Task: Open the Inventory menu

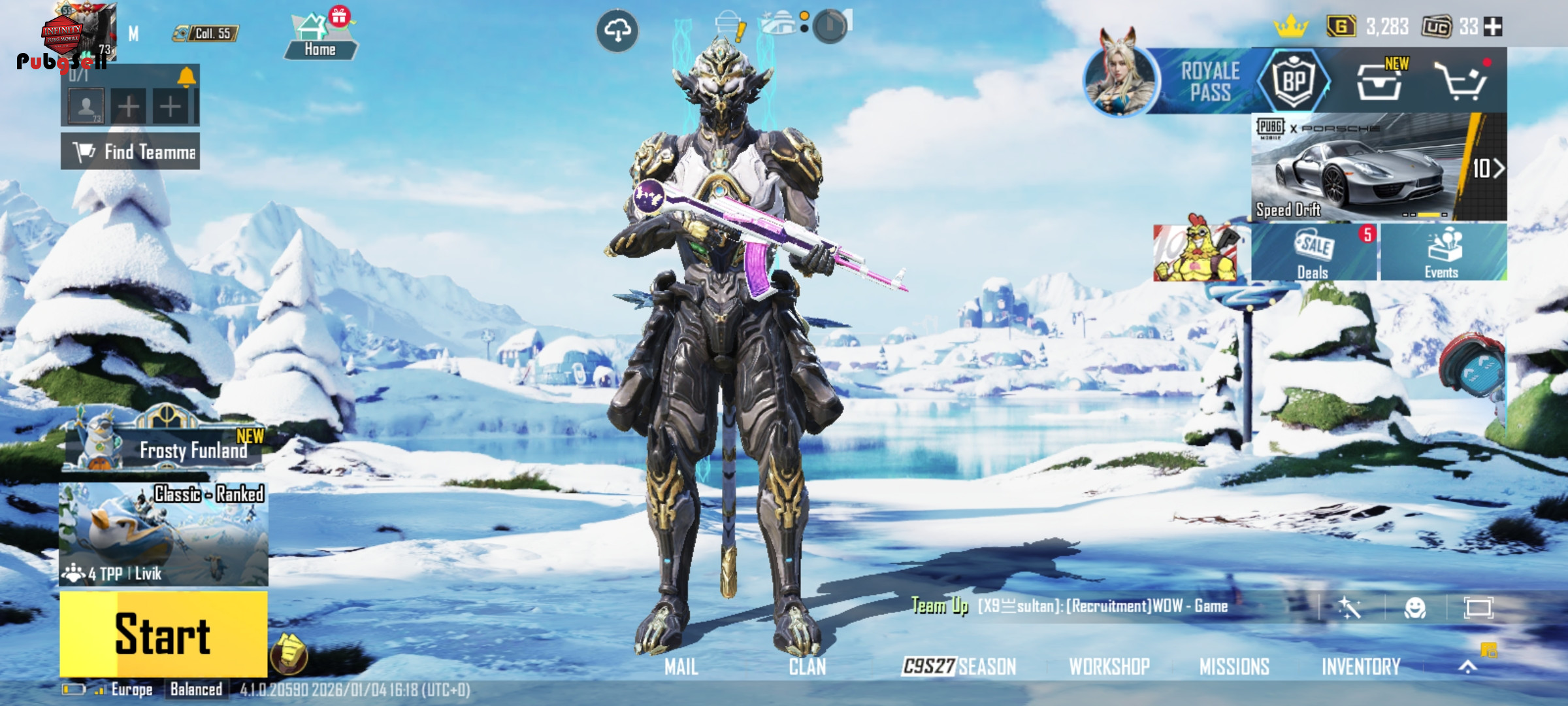Action: click(x=1361, y=666)
